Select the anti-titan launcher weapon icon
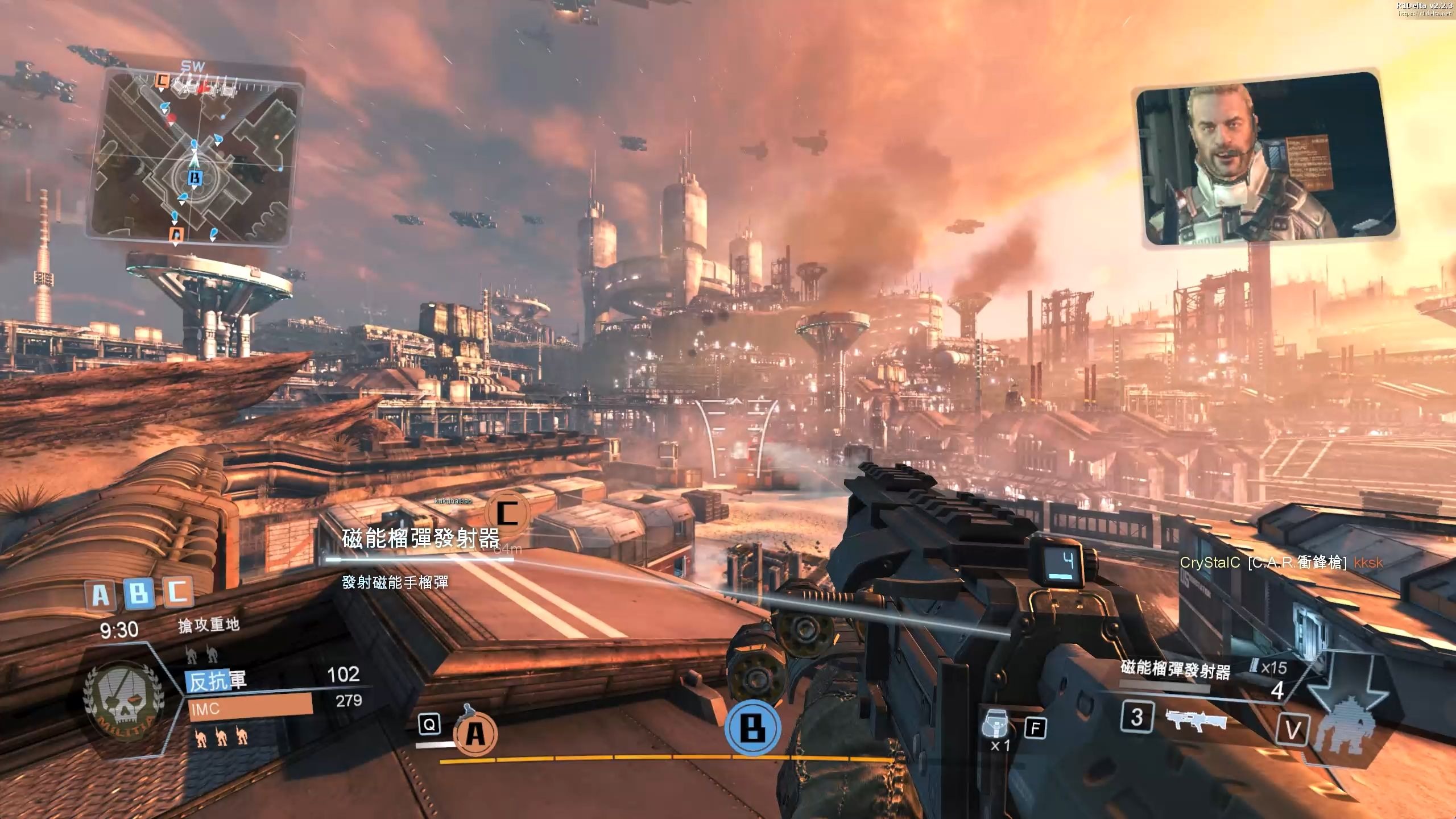 (1196, 719)
